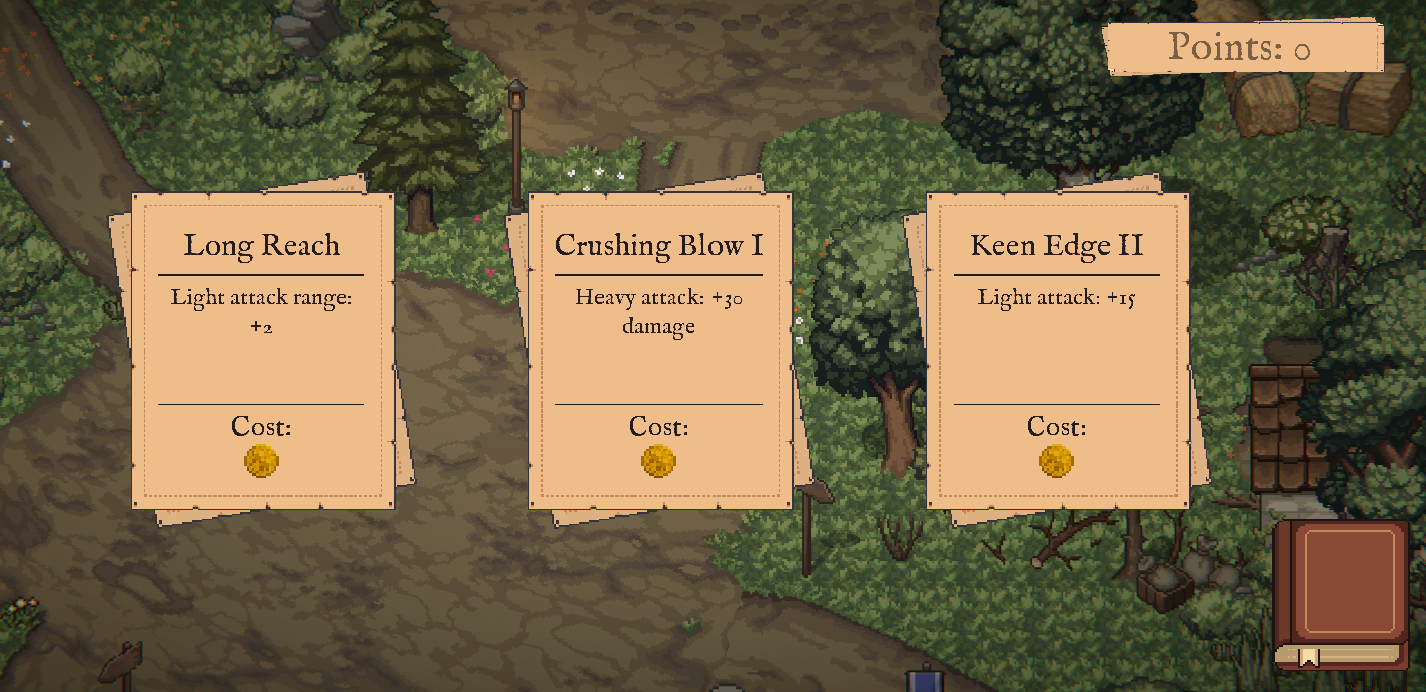Choose the Long Reach upgrade card
The height and width of the screenshot is (692, 1426).
pos(262,350)
